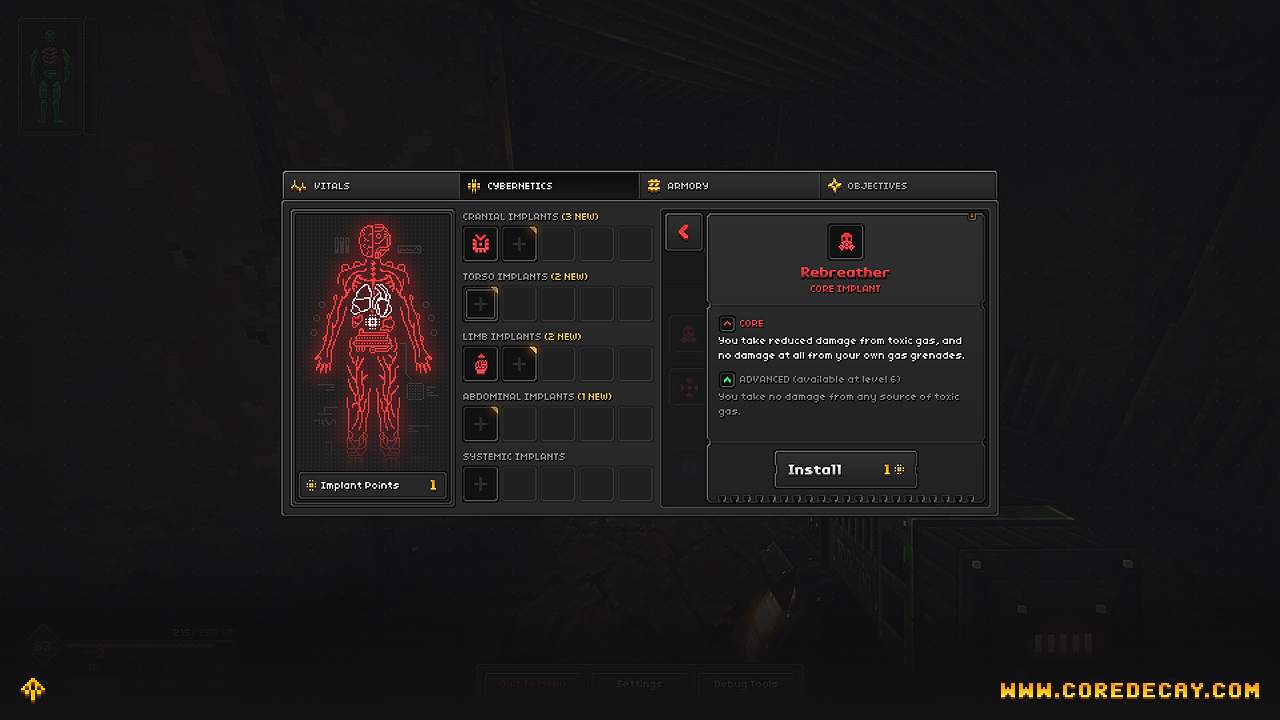Click the systemic implant plus slot

tap(481, 484)
